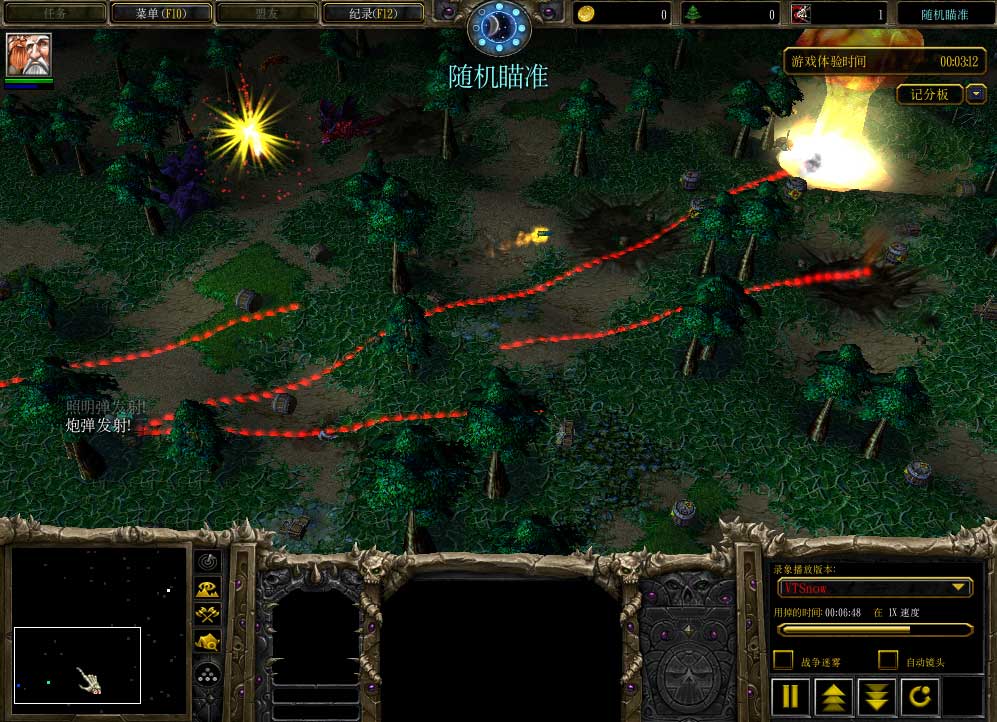Restart the replay from the beginning

tap(920, 696)
